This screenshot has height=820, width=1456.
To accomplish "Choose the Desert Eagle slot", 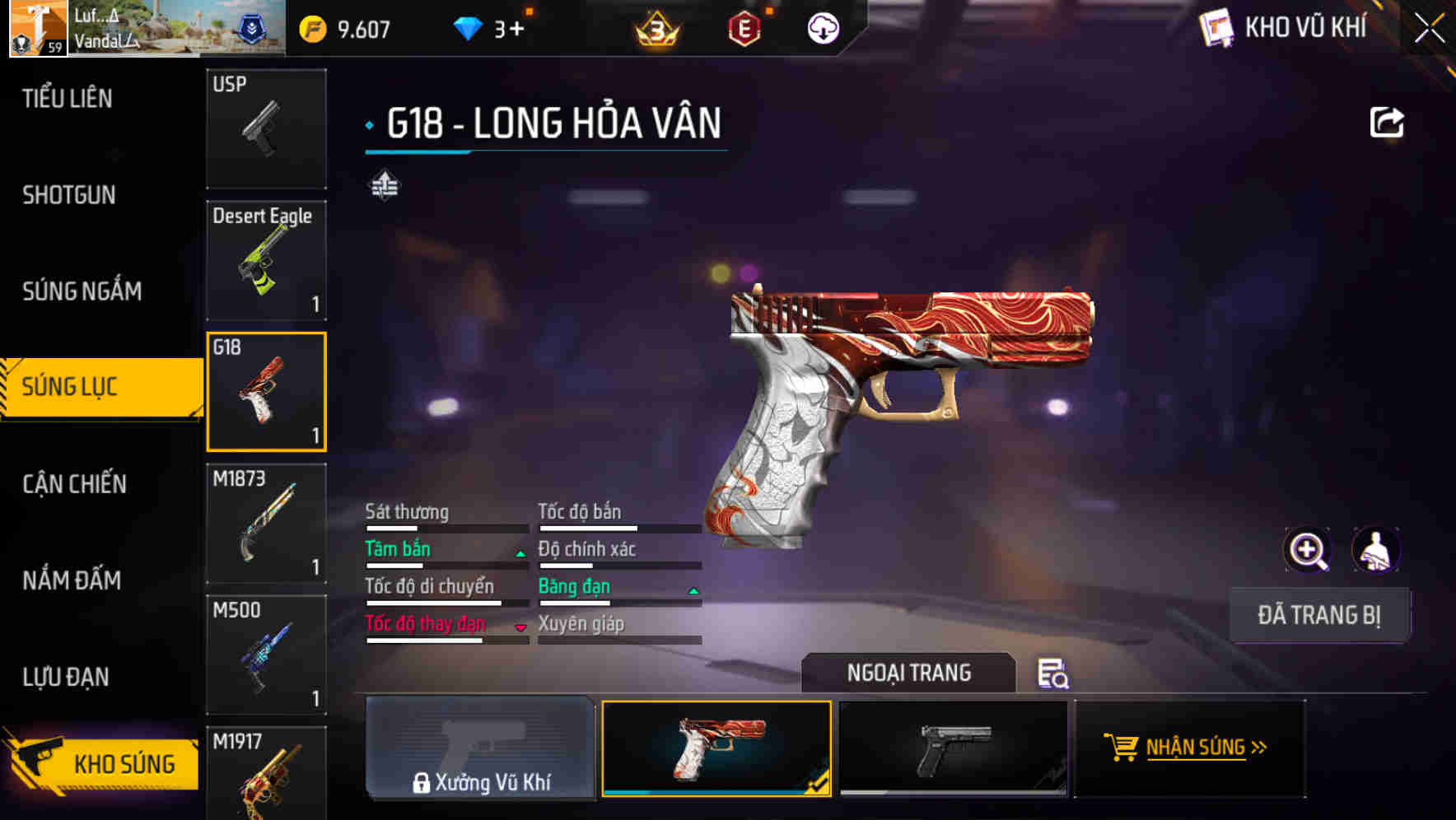I will coord(266,260).
